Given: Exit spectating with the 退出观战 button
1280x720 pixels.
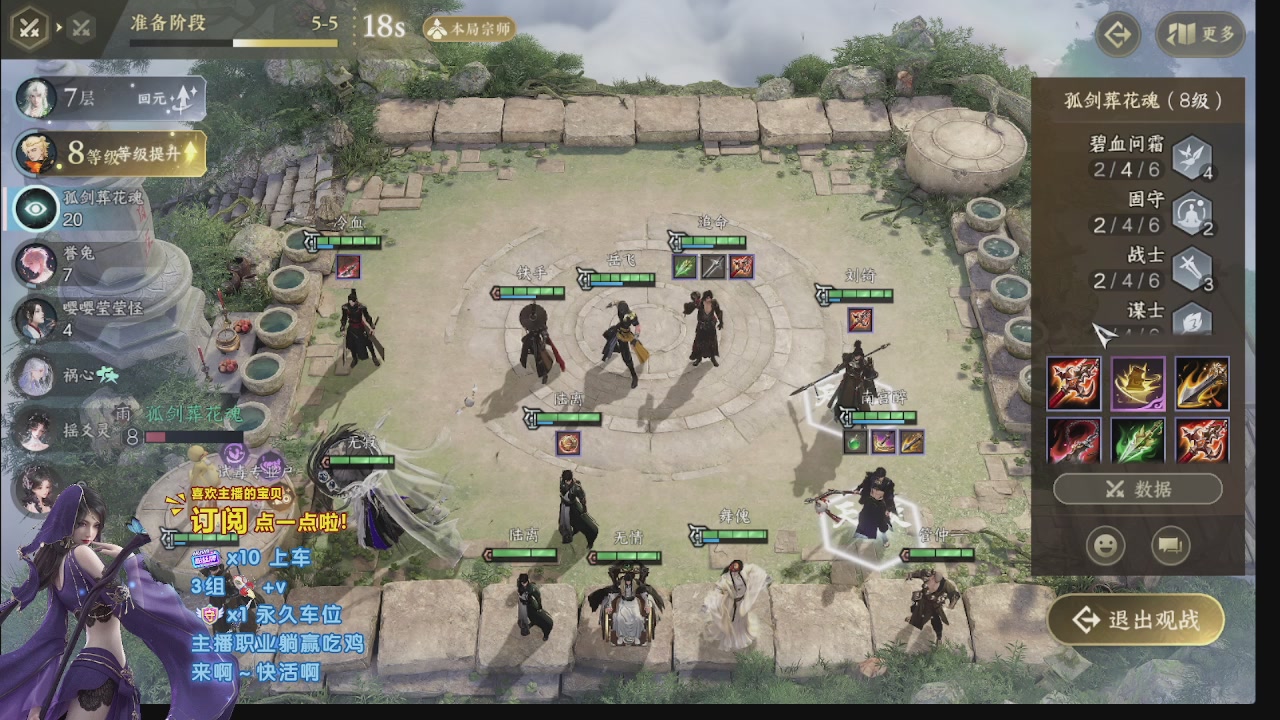Looking at the screenshot, I should 1137,620.
